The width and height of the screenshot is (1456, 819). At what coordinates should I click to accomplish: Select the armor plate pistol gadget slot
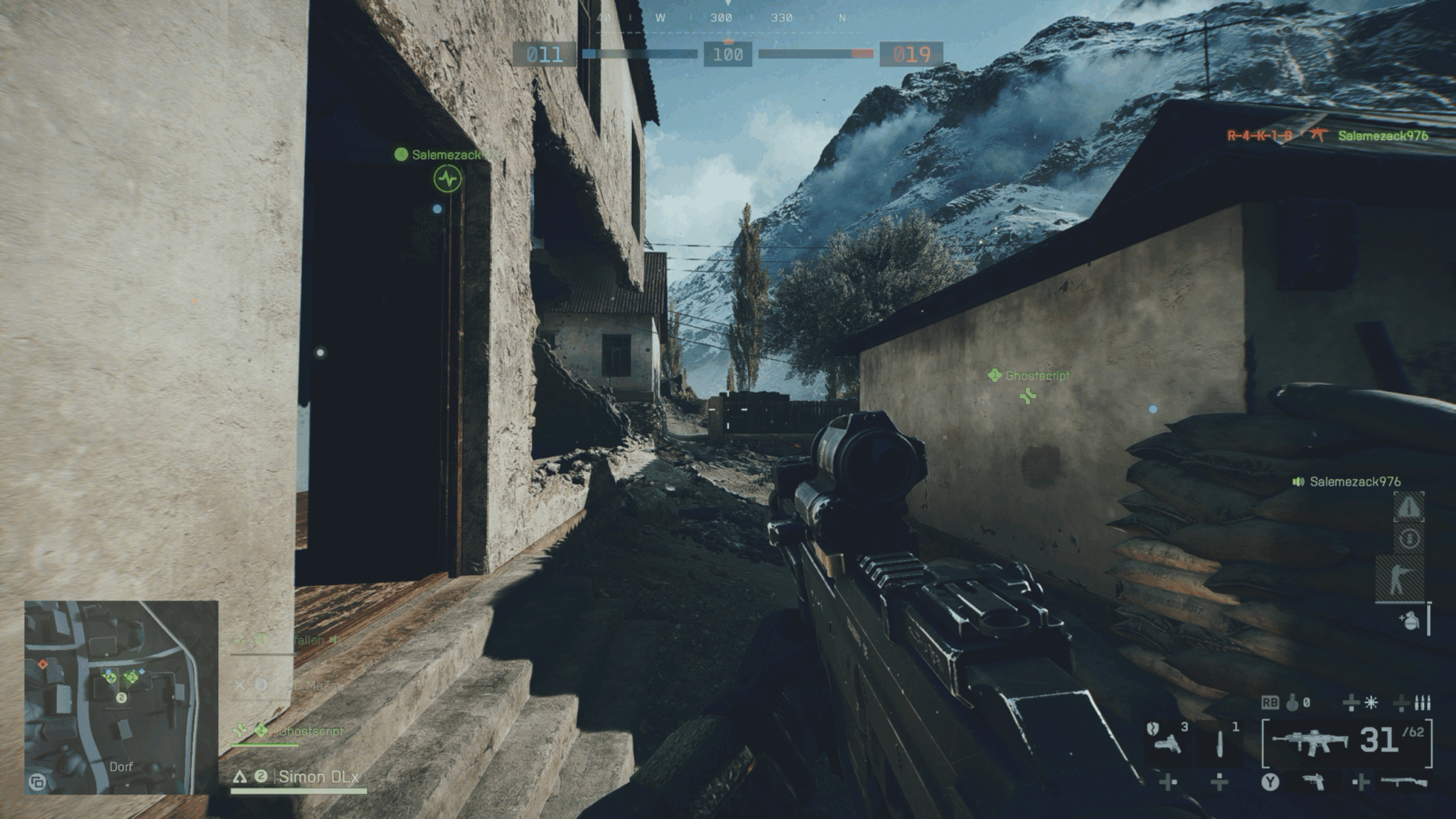click(1167, 742)
